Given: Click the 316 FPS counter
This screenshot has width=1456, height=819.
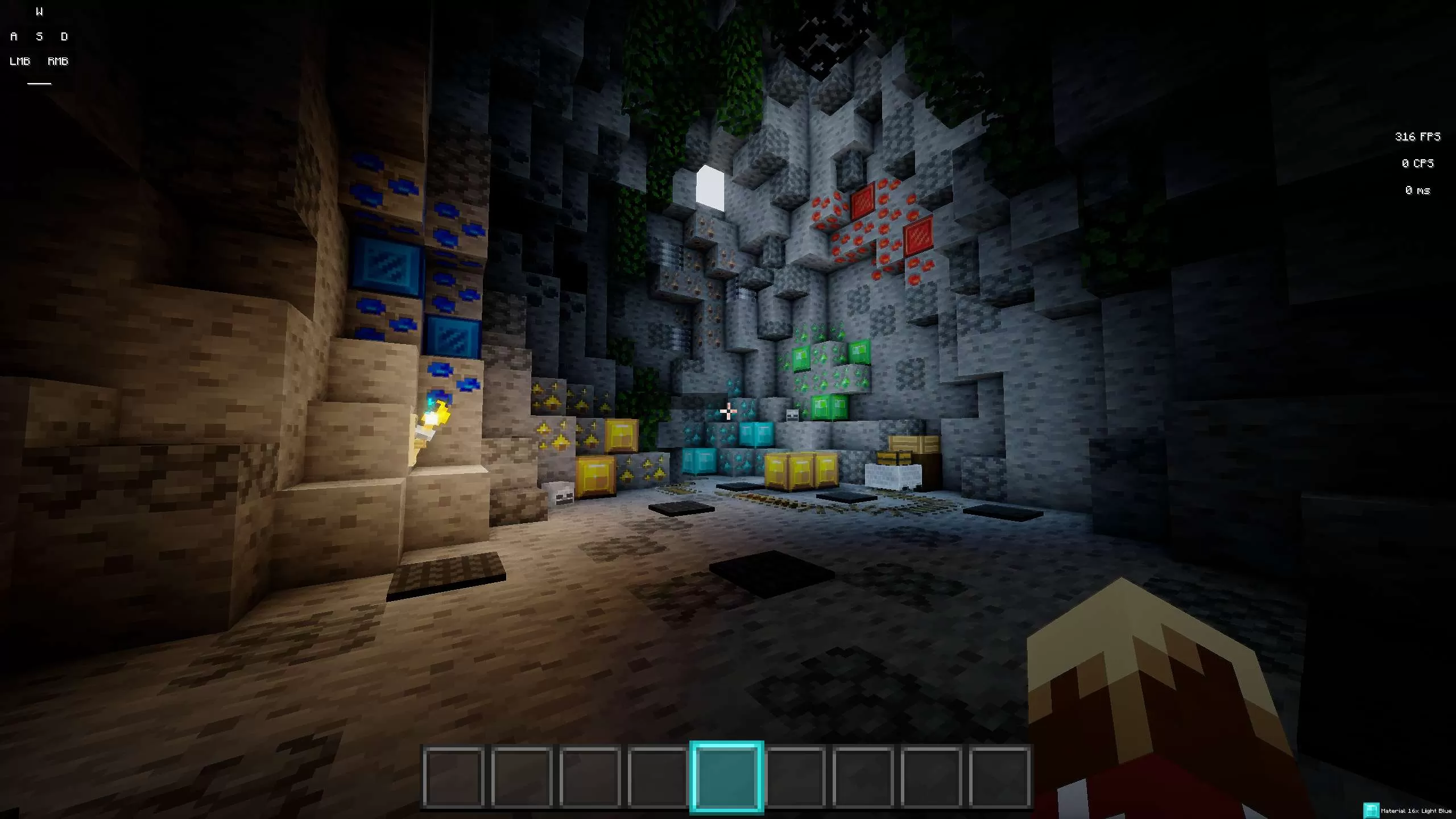Looking at the screenshot, I should click(1417, 136).
